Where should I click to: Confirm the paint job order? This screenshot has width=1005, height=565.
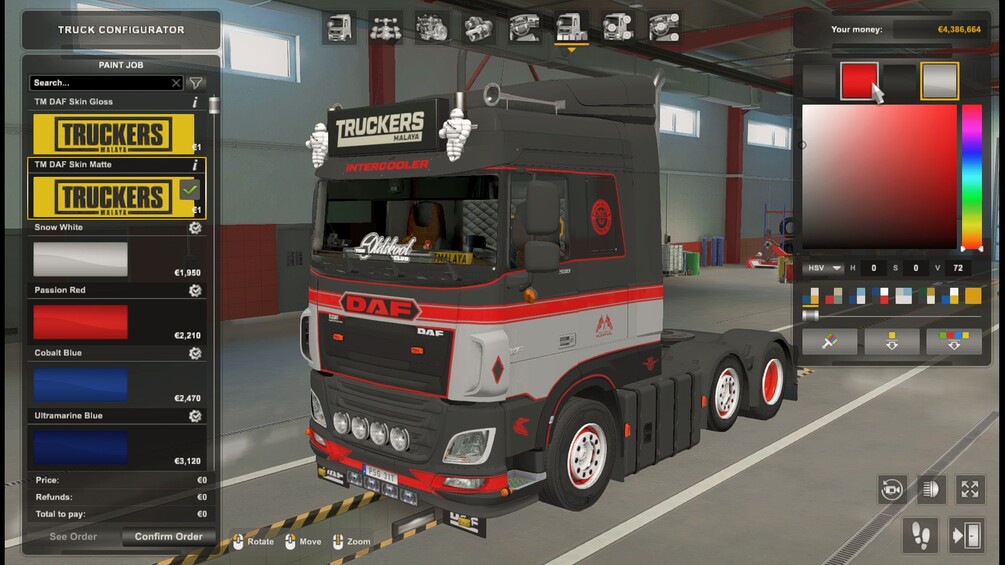(168, 537)
